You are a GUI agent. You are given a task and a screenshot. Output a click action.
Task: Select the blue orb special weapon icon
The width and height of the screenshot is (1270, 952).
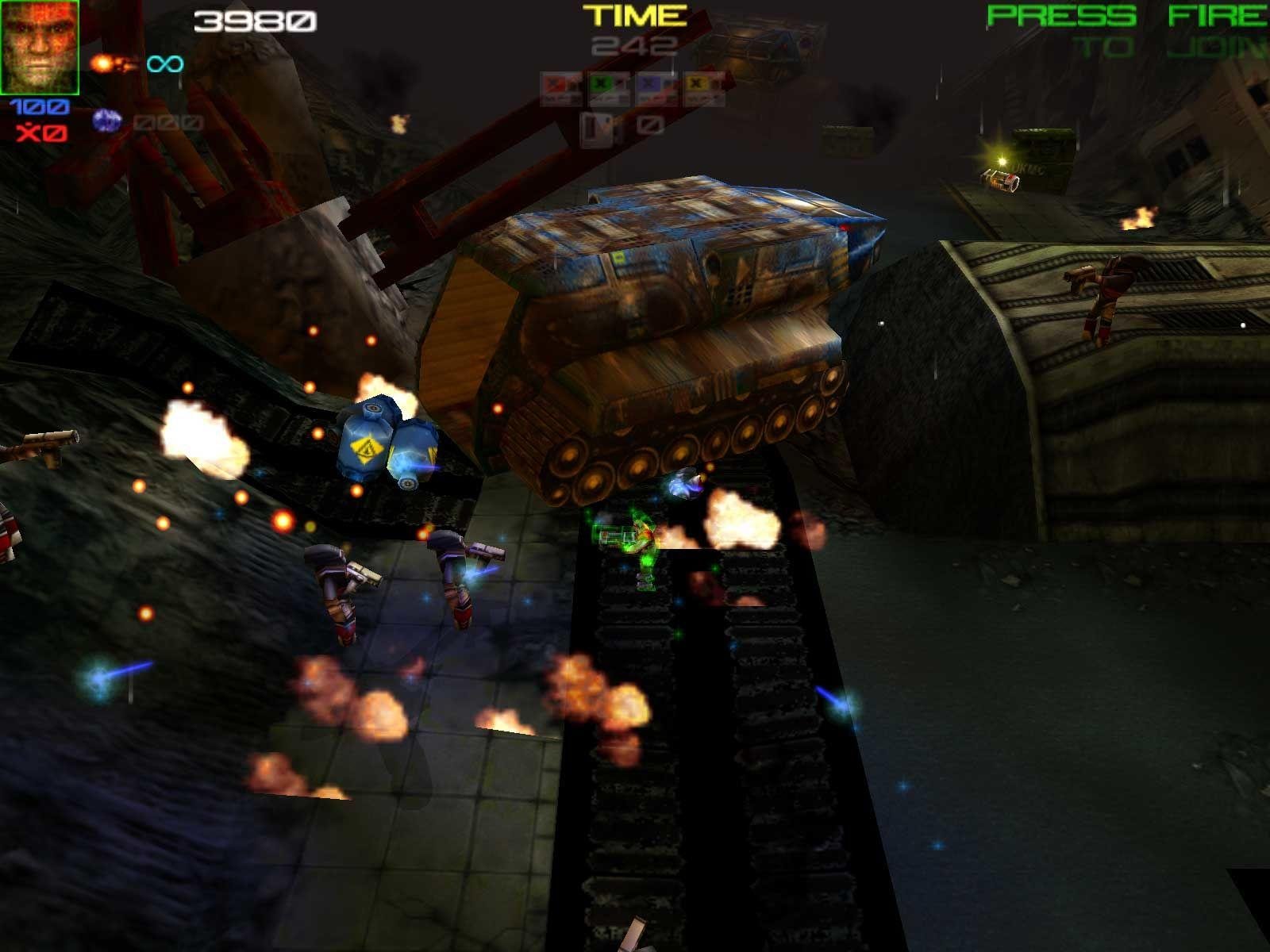[106, 121]
